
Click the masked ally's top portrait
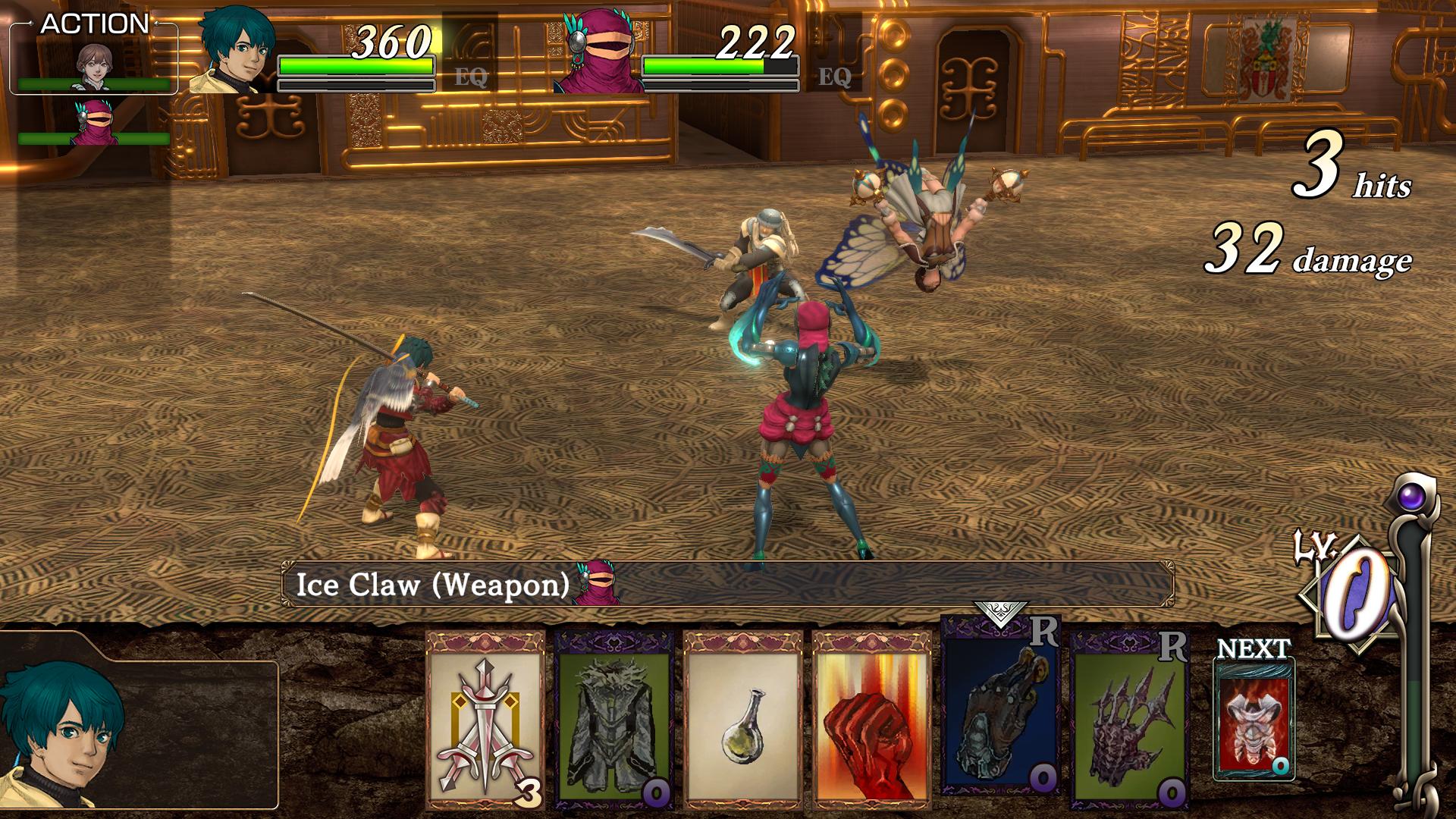601,51
